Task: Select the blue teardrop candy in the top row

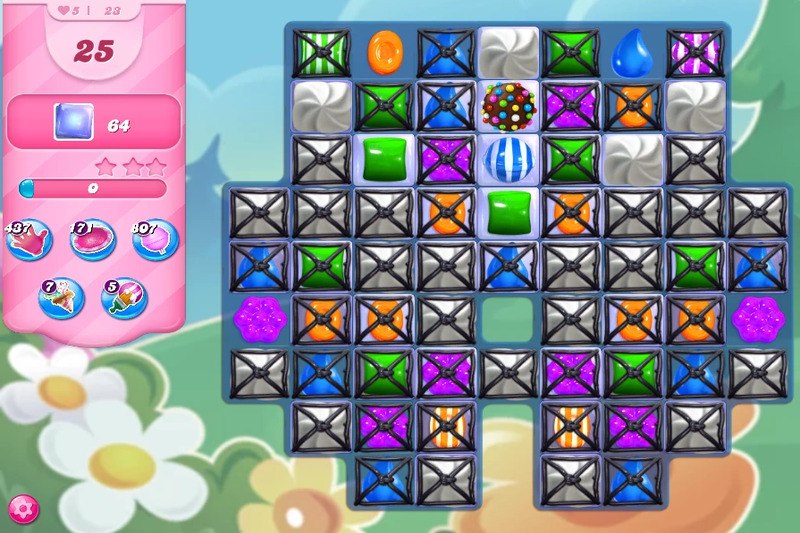Action: (x=632, y=50)
